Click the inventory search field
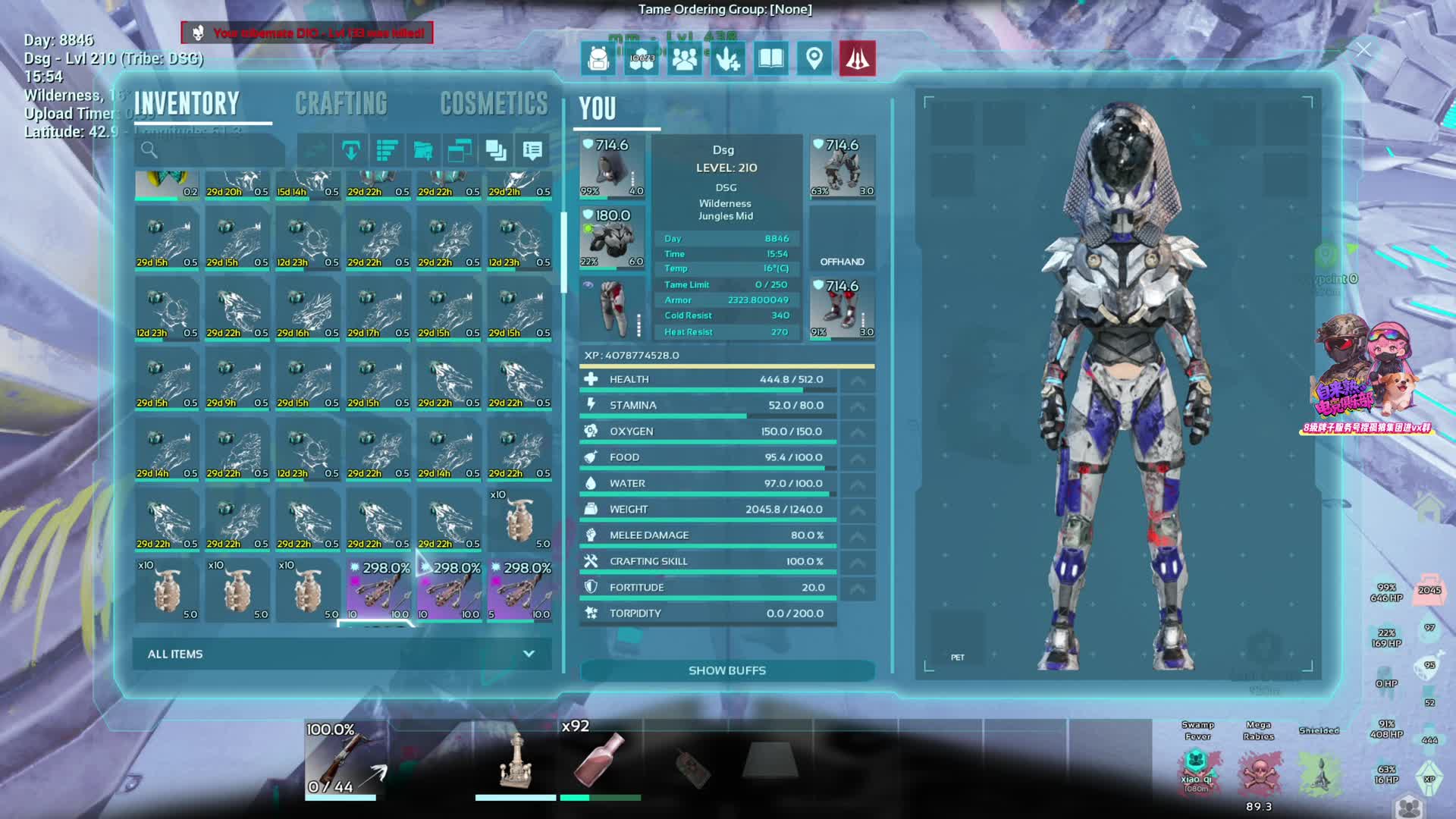1456x819 pixels. click(210, 150)
